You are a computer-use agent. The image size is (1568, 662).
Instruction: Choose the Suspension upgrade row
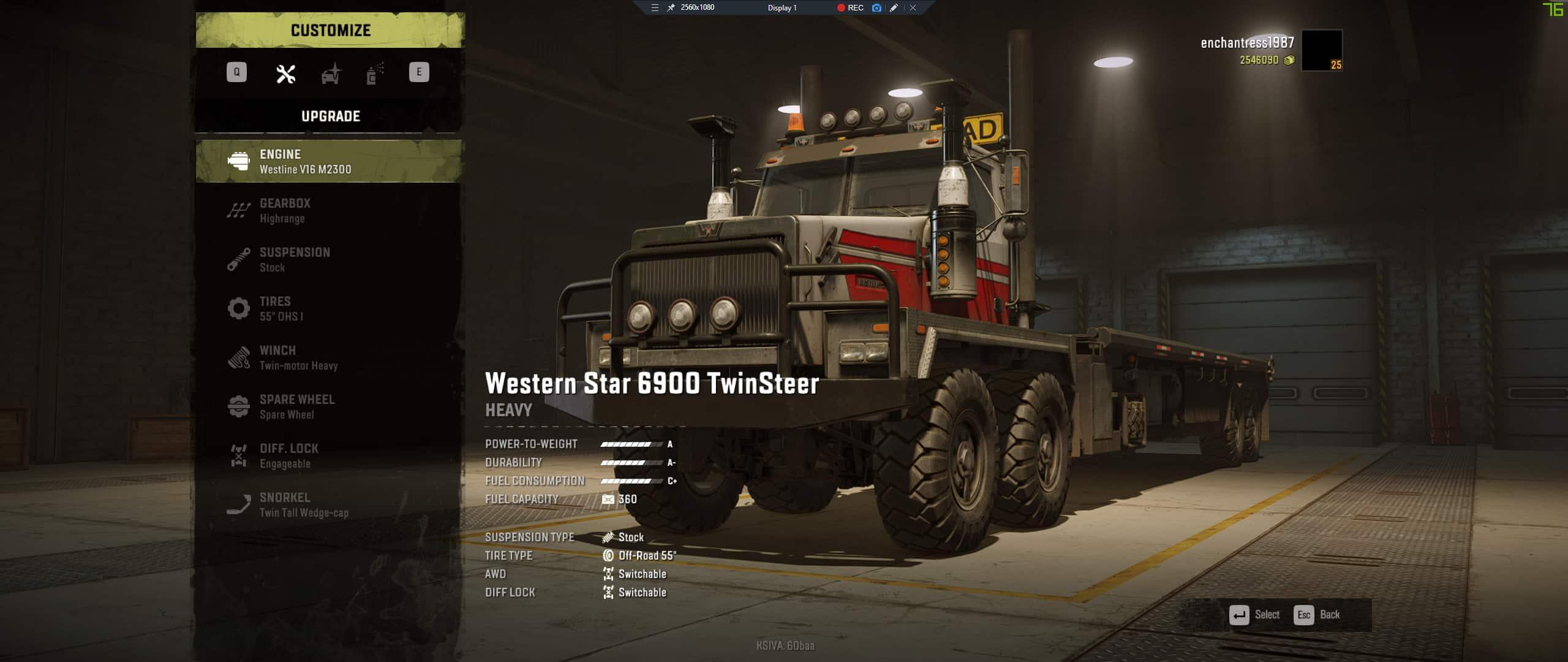point(329,259)
